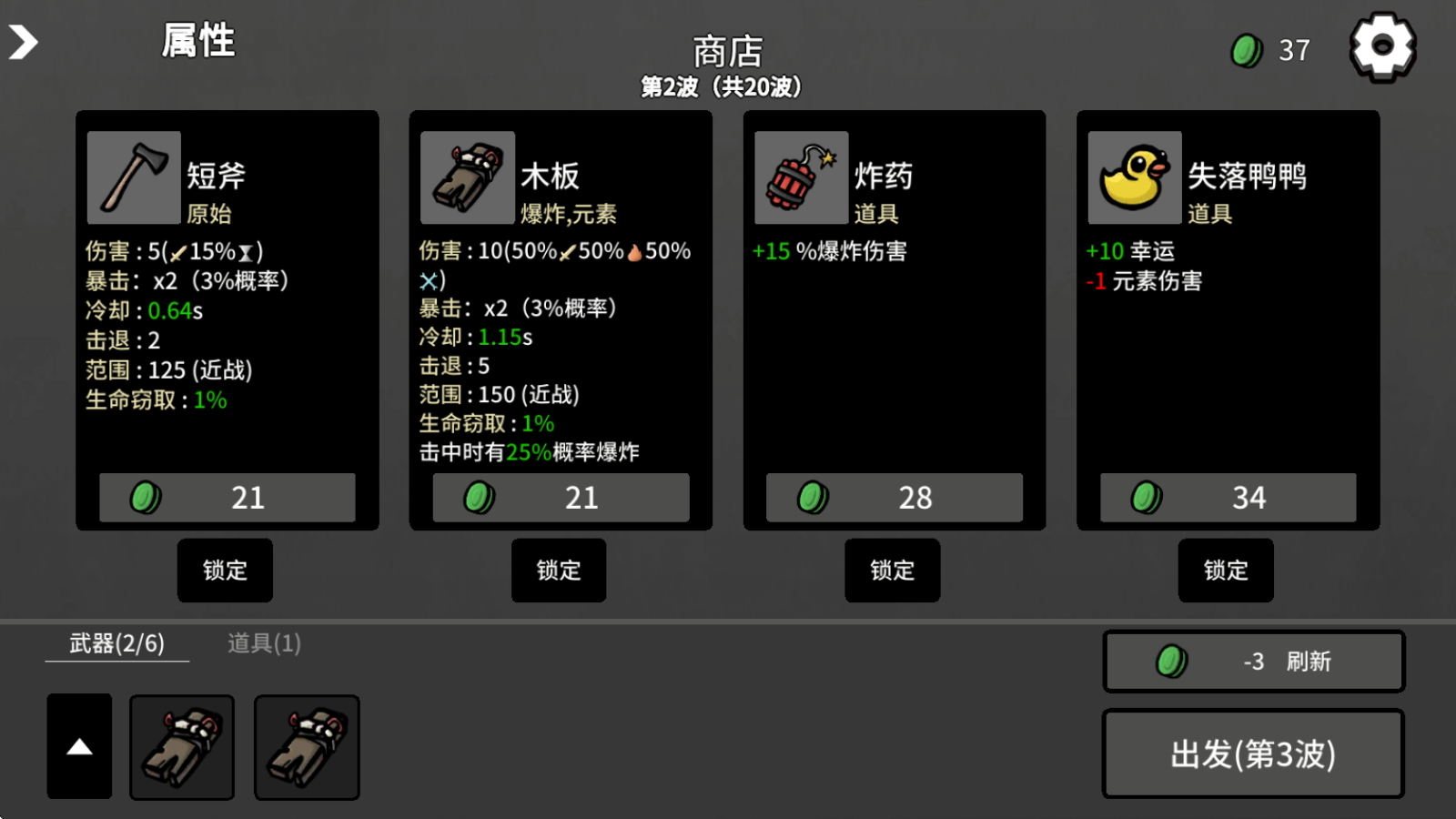
Task: Switch to the 道具(1) items tab
Action: [264, 643]
